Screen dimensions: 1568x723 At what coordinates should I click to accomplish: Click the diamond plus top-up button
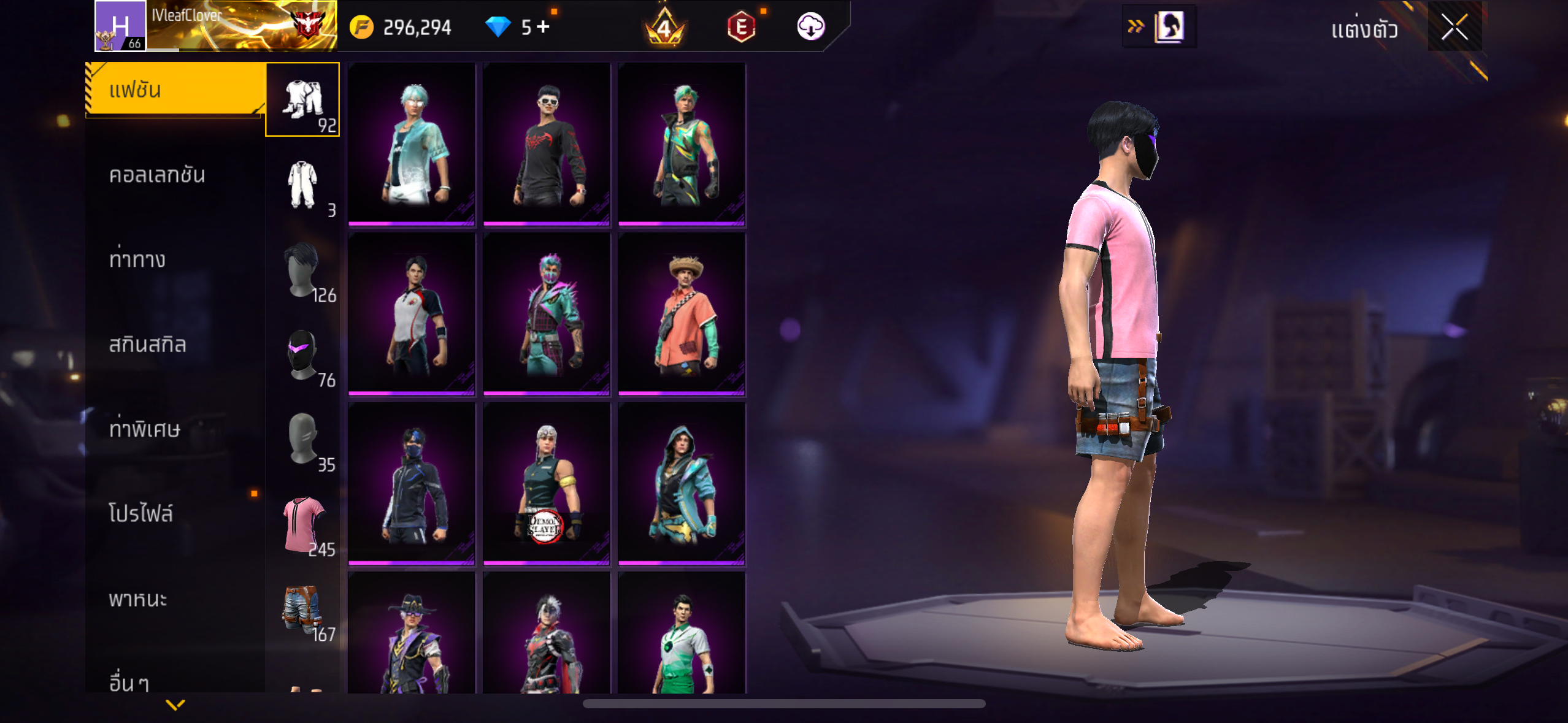pos(544,27)
